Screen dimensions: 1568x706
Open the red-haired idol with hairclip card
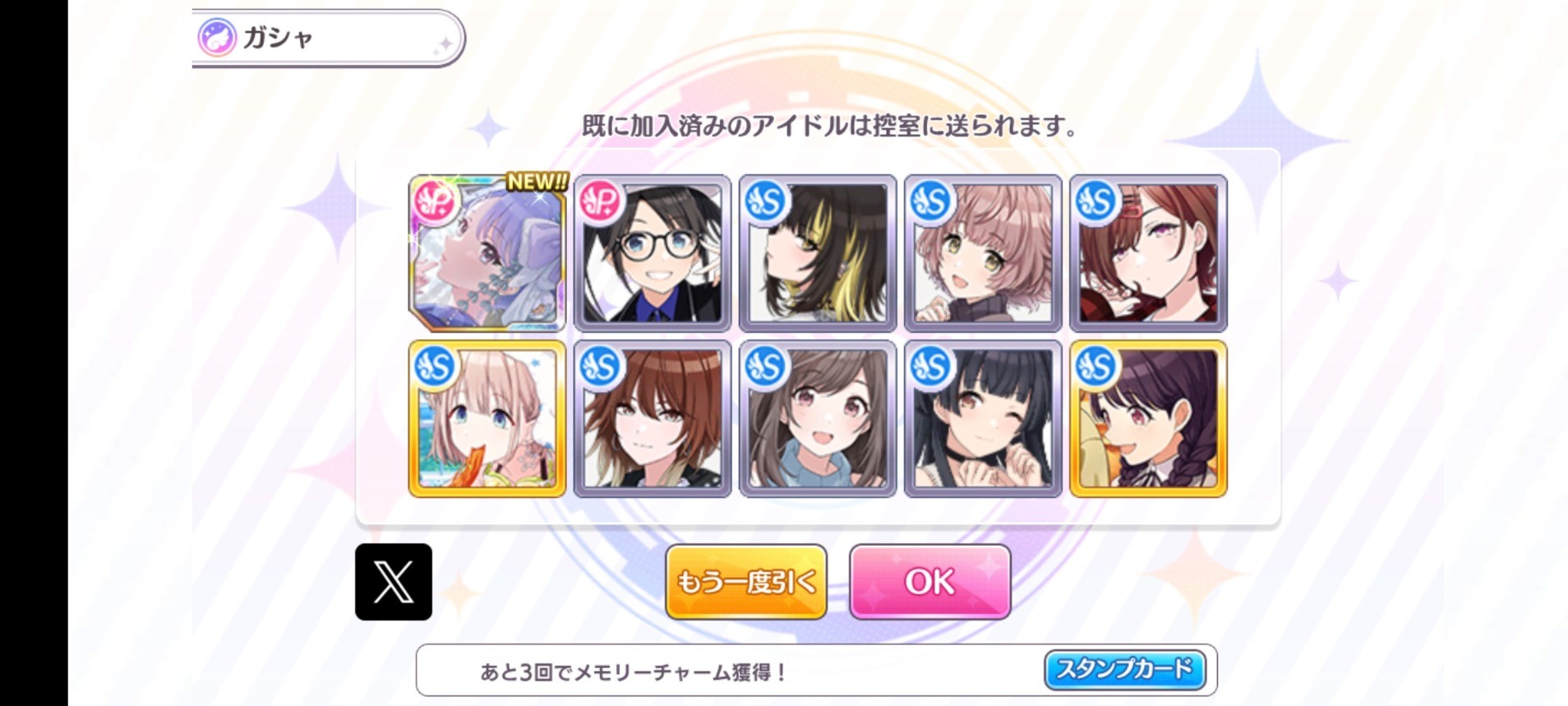tap(1148, 253)
